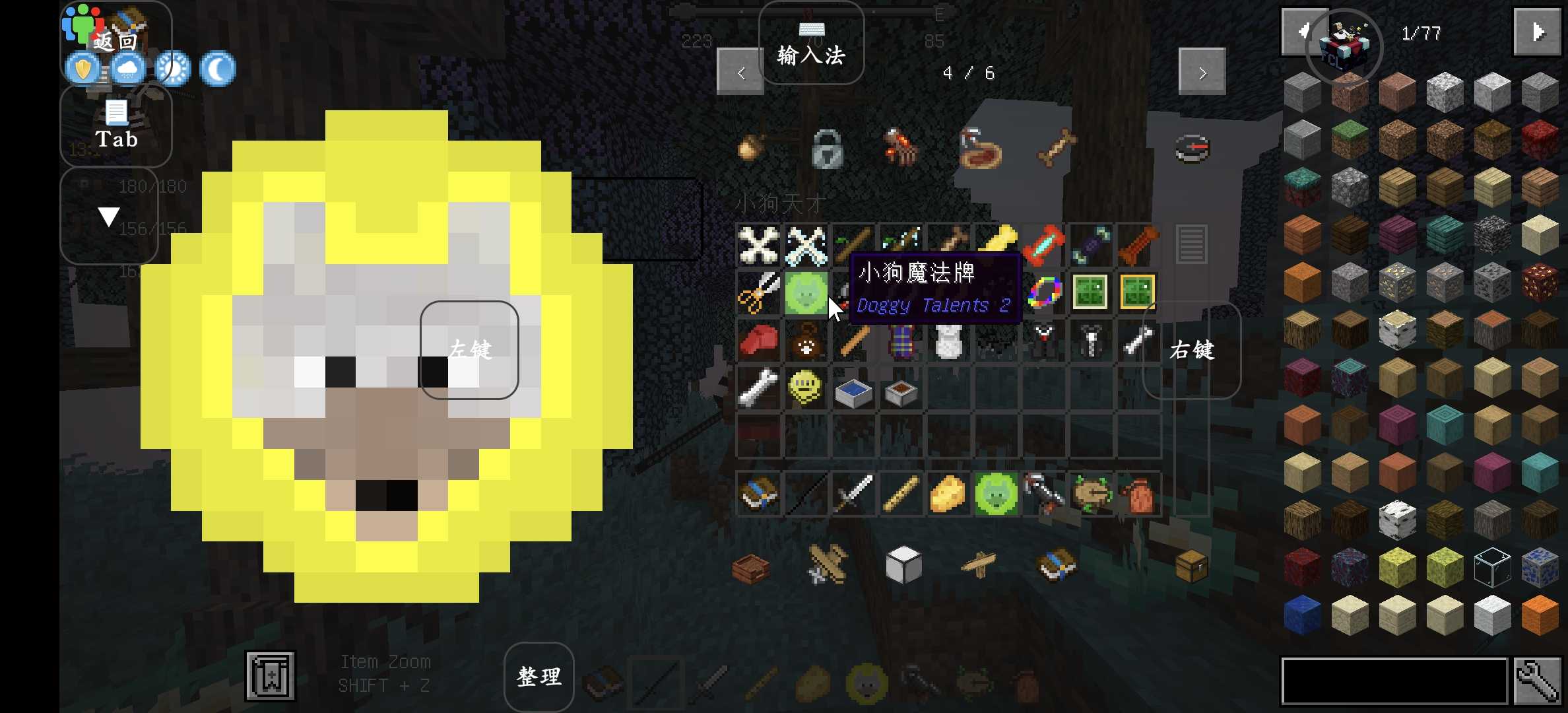This screenshot has height=713, width=1568.
Task: Go to the previous creative tab page
Action: 740,72
